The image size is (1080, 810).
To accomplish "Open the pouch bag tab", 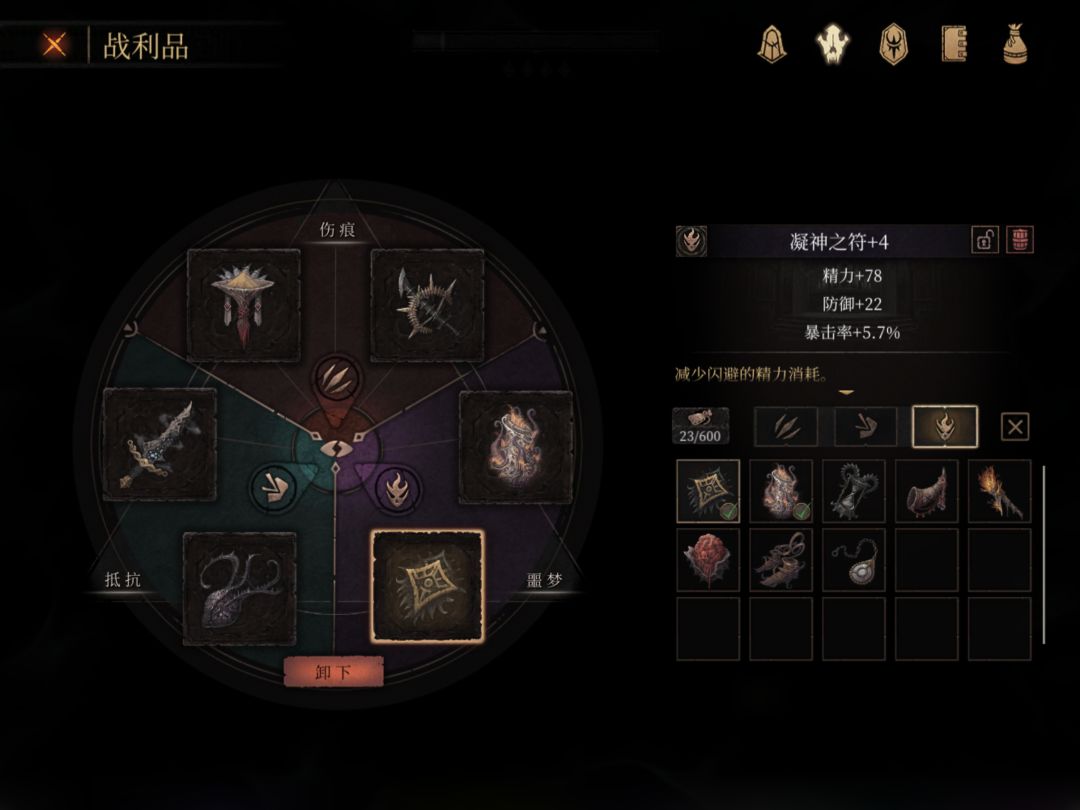I will point(1016,44).
